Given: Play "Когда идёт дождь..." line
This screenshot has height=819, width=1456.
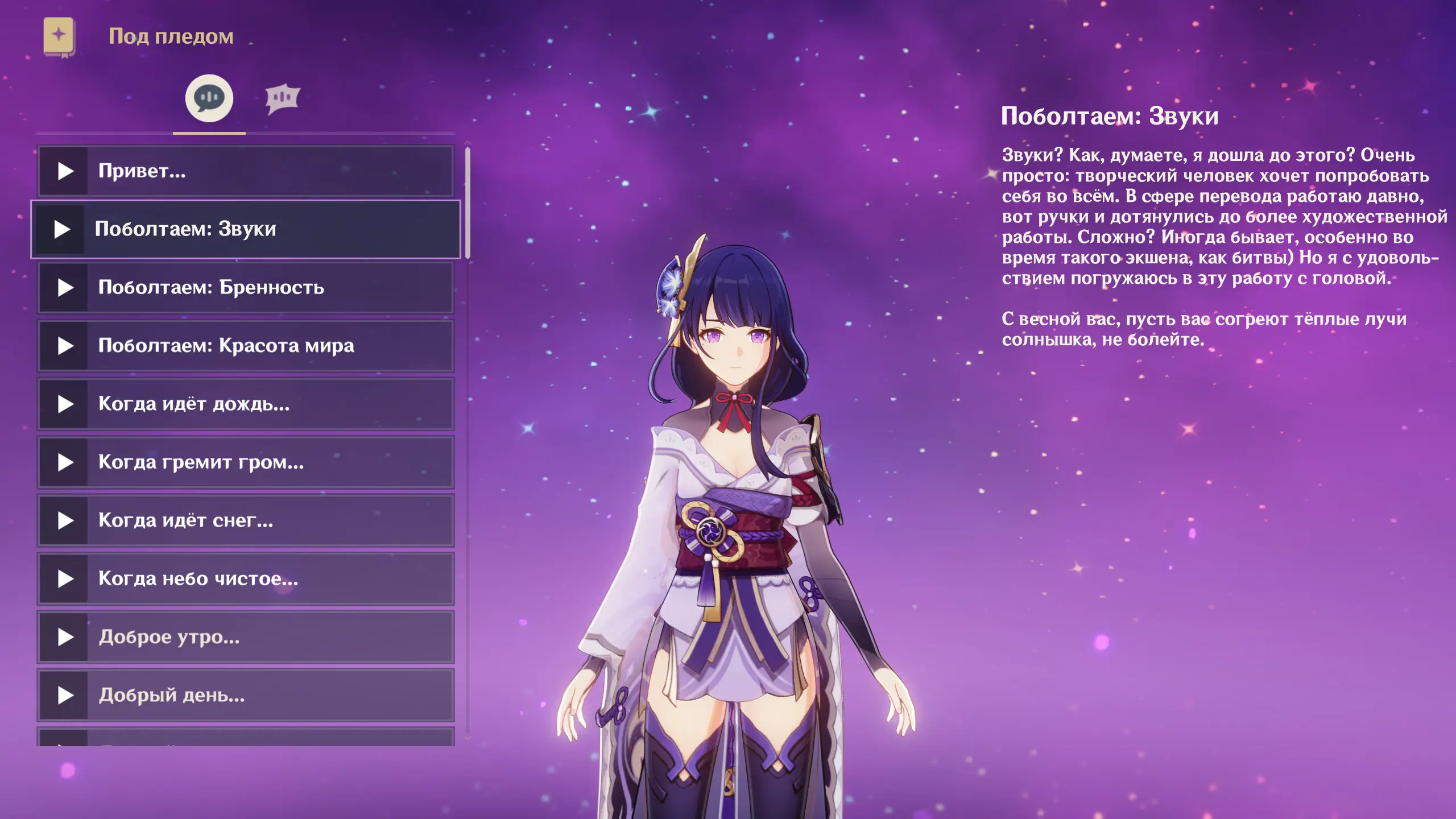Looking at the screenshot, I should [65, 404].
